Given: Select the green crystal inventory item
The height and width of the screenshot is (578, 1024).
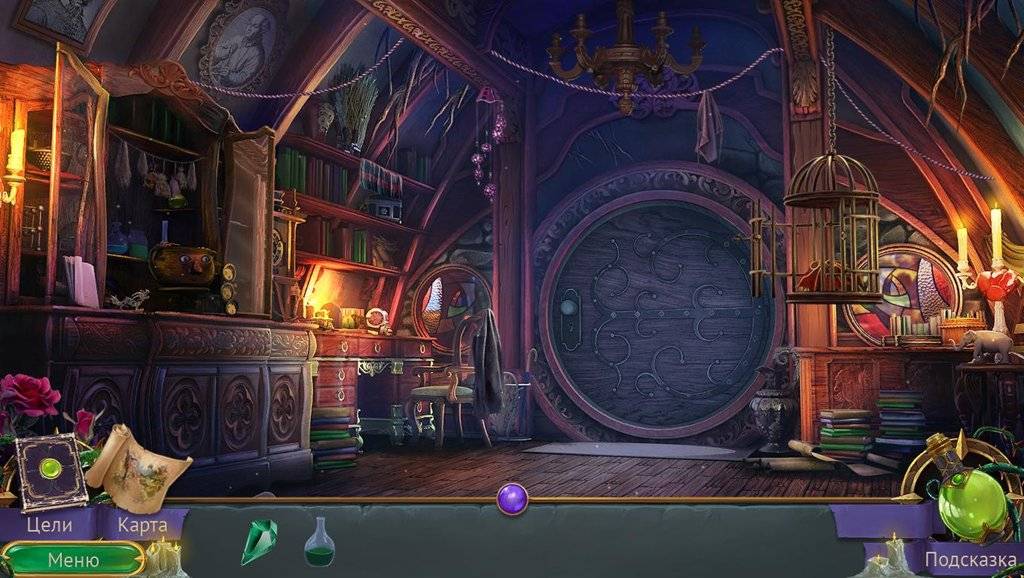Looking at the screenshot, I should coord(258,541).
